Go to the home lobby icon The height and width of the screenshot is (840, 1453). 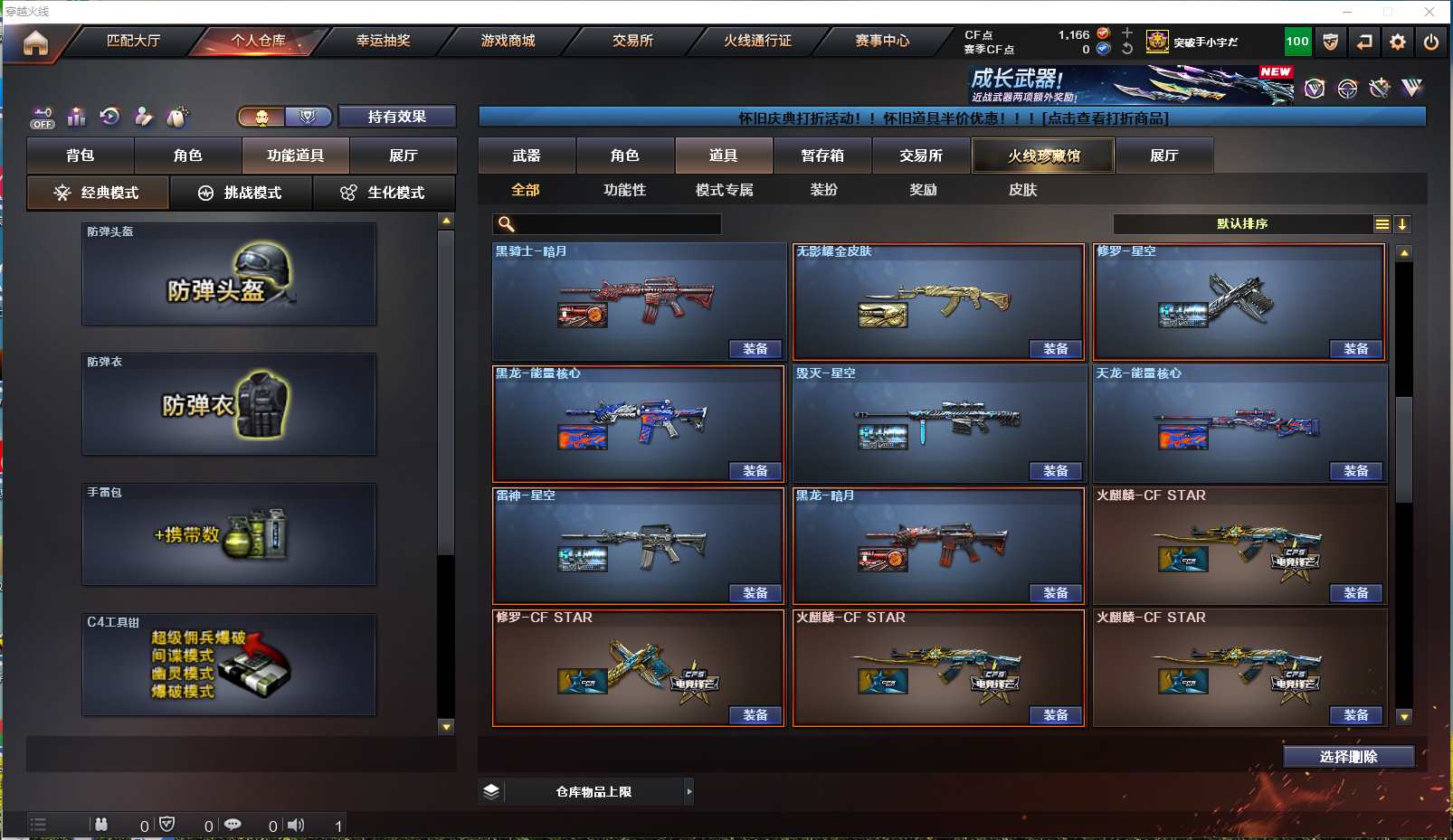(35, 42)
